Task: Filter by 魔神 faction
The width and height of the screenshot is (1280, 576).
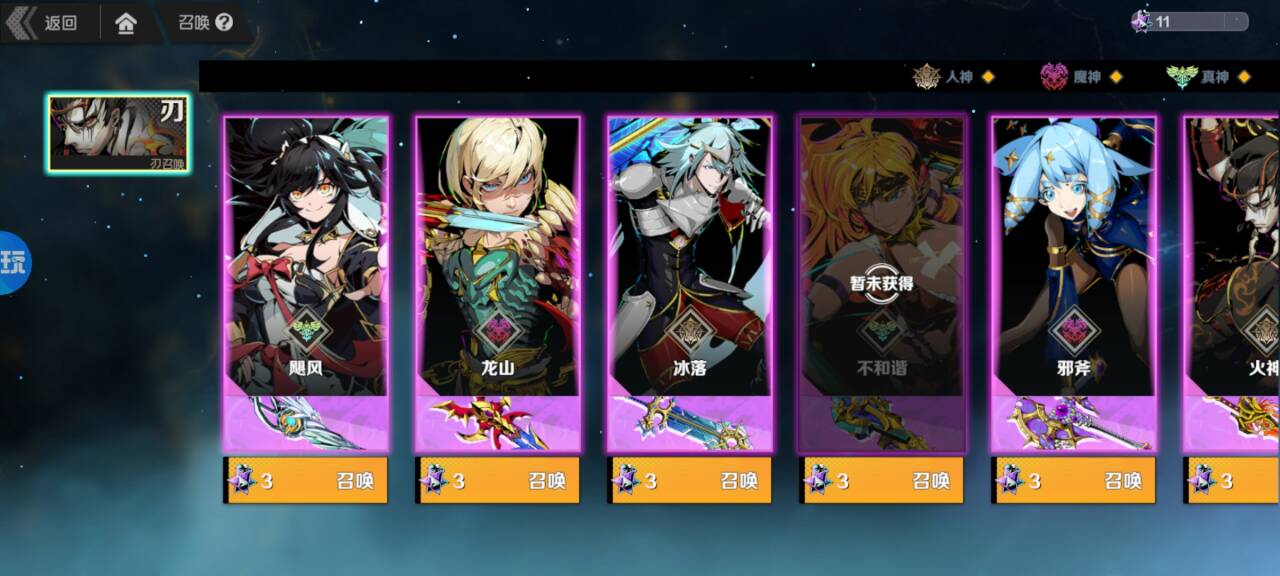Action: 1082,77
